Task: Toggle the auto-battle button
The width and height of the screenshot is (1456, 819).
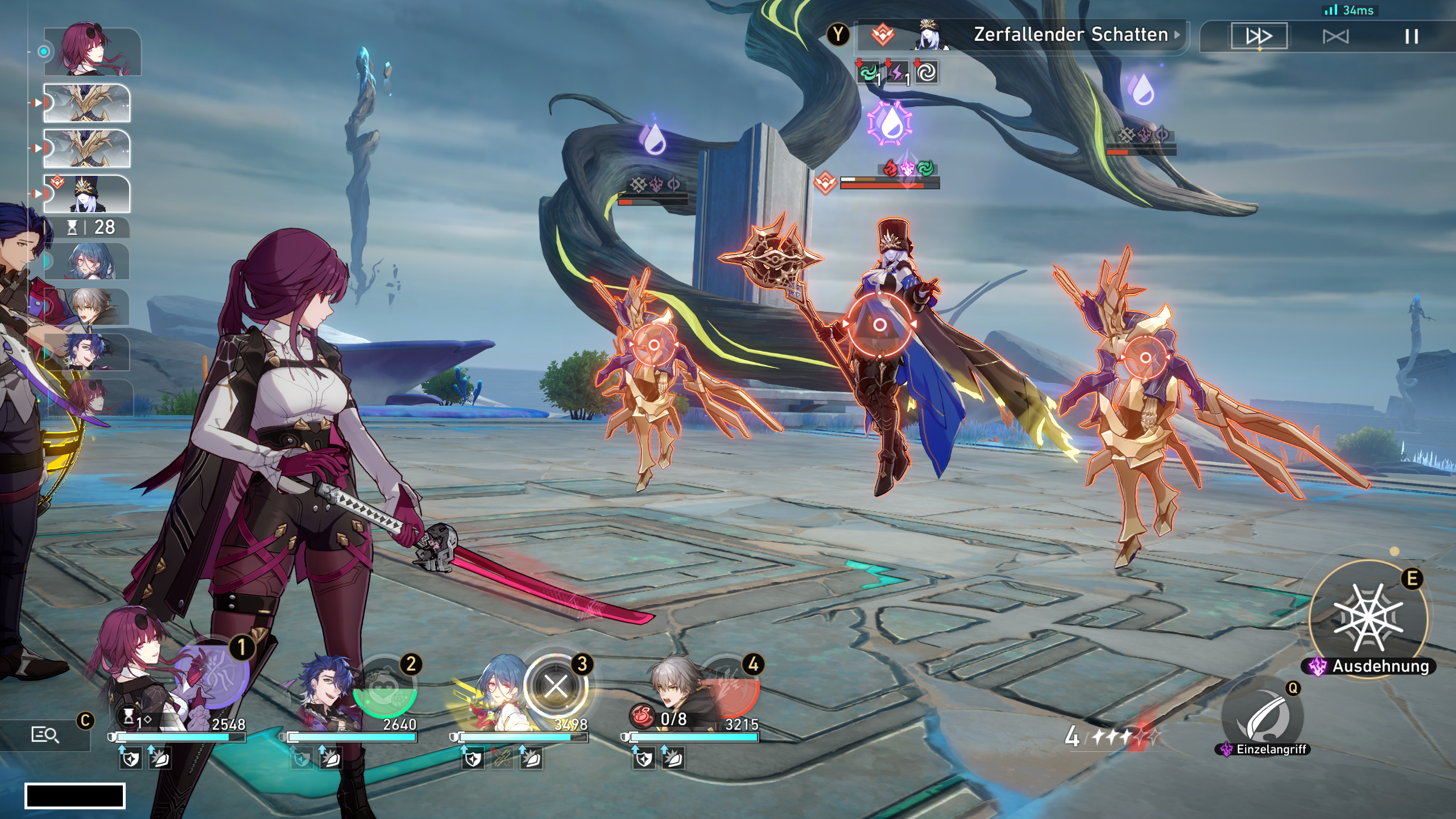Action: (1335, 36)
